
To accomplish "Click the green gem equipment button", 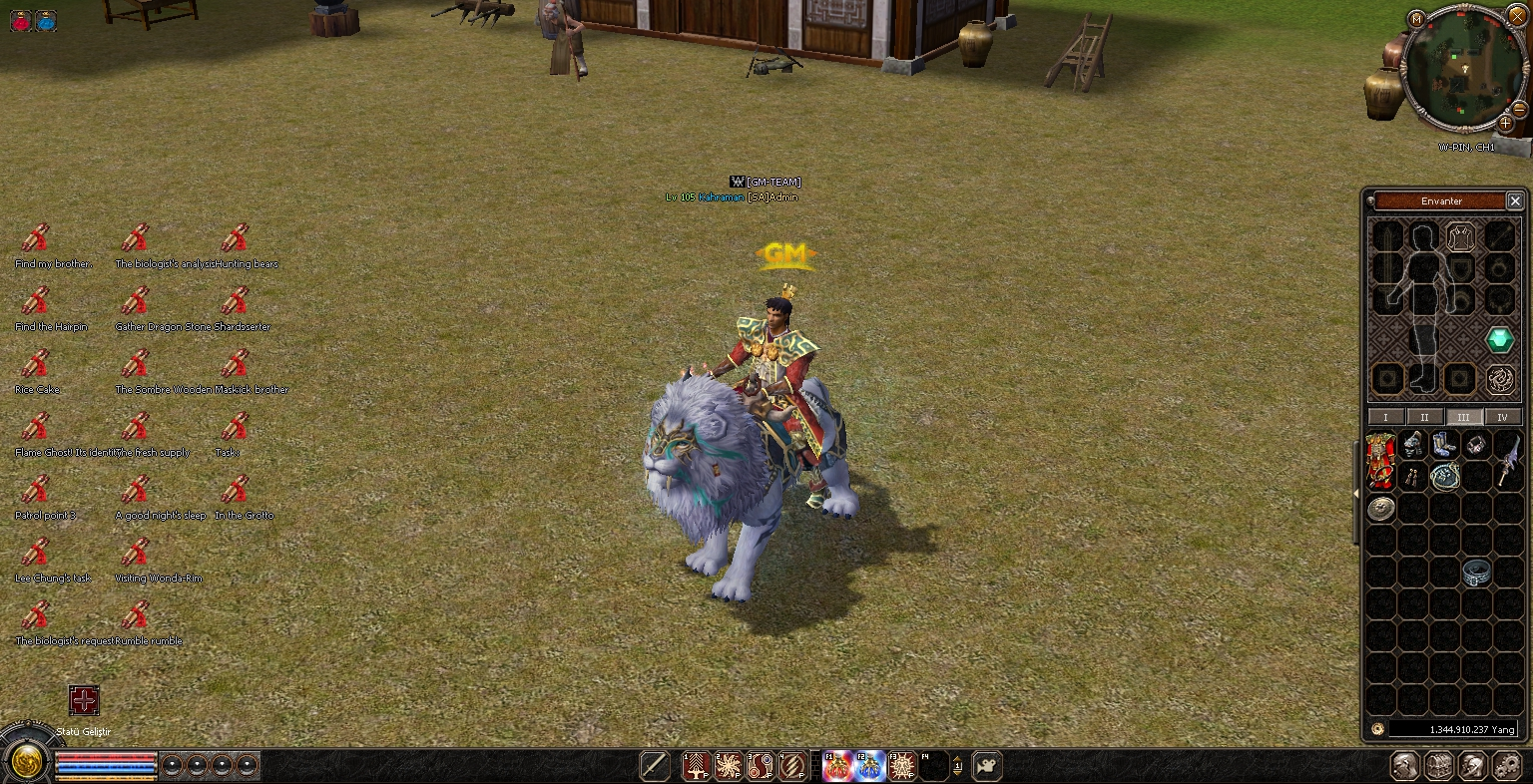I will 1499,339.
